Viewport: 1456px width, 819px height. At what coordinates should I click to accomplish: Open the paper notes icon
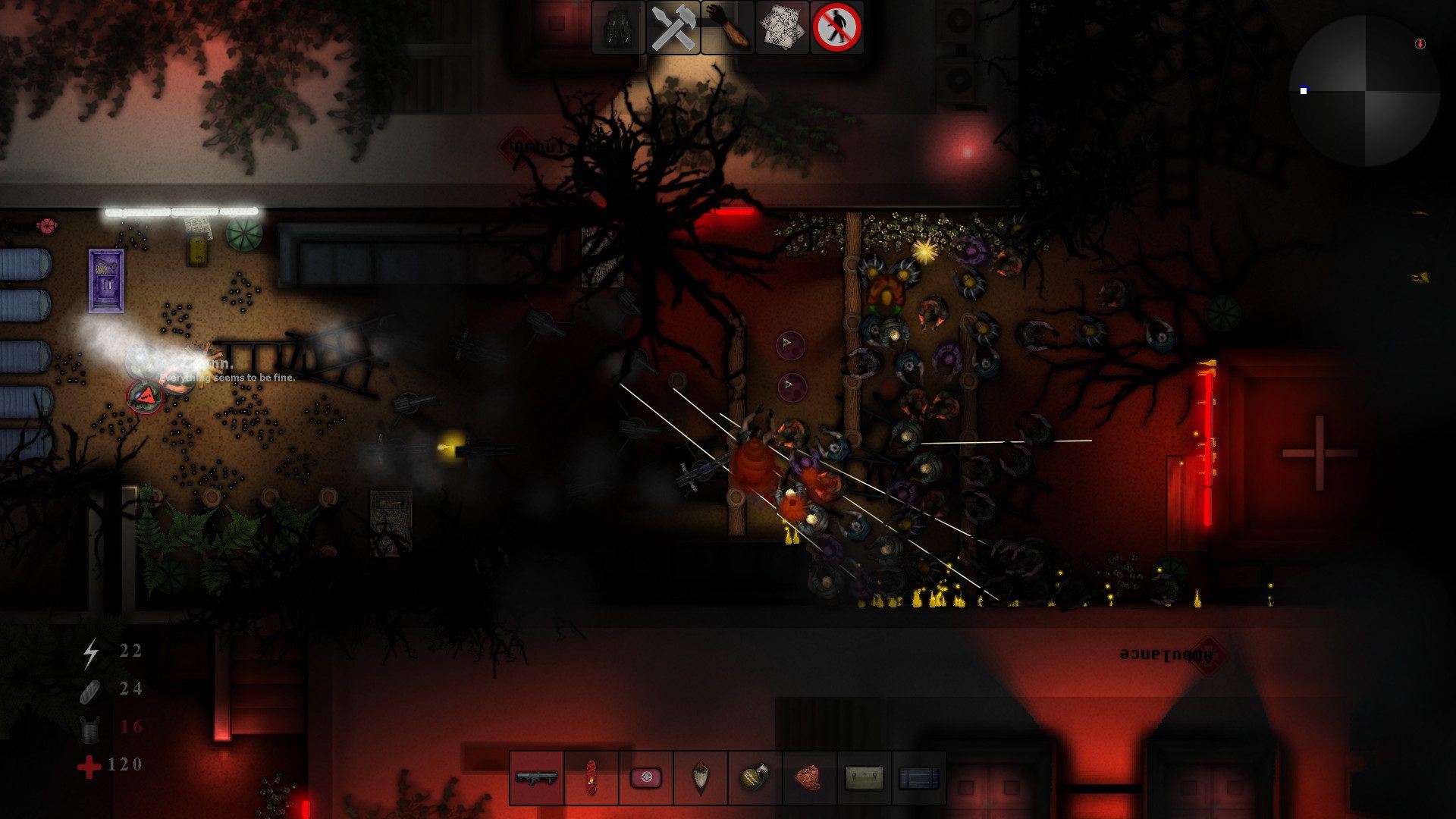[x=783, y=28]
